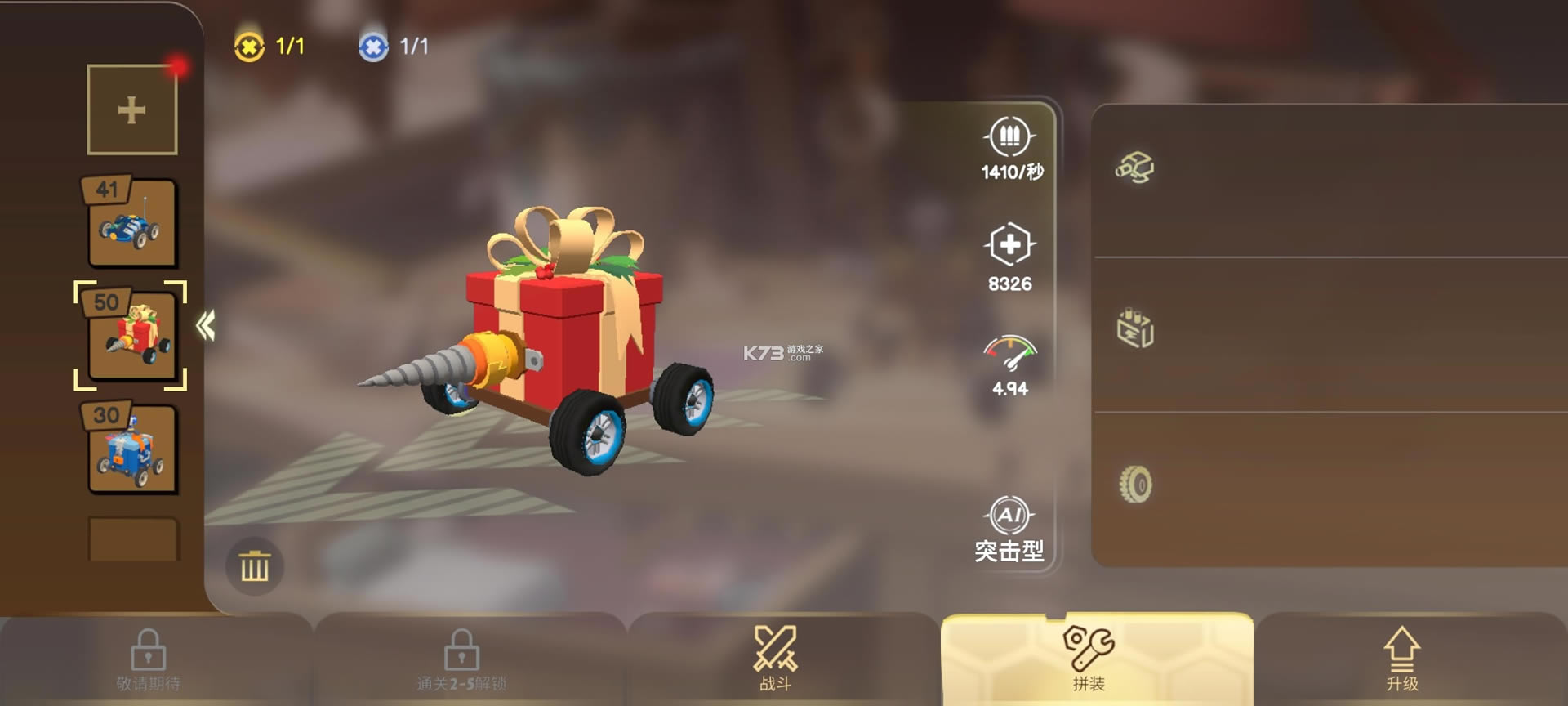Screen dimensions: 1568x706
Task: Add a new vehicle with the plus slot
Action: (131, 109)
